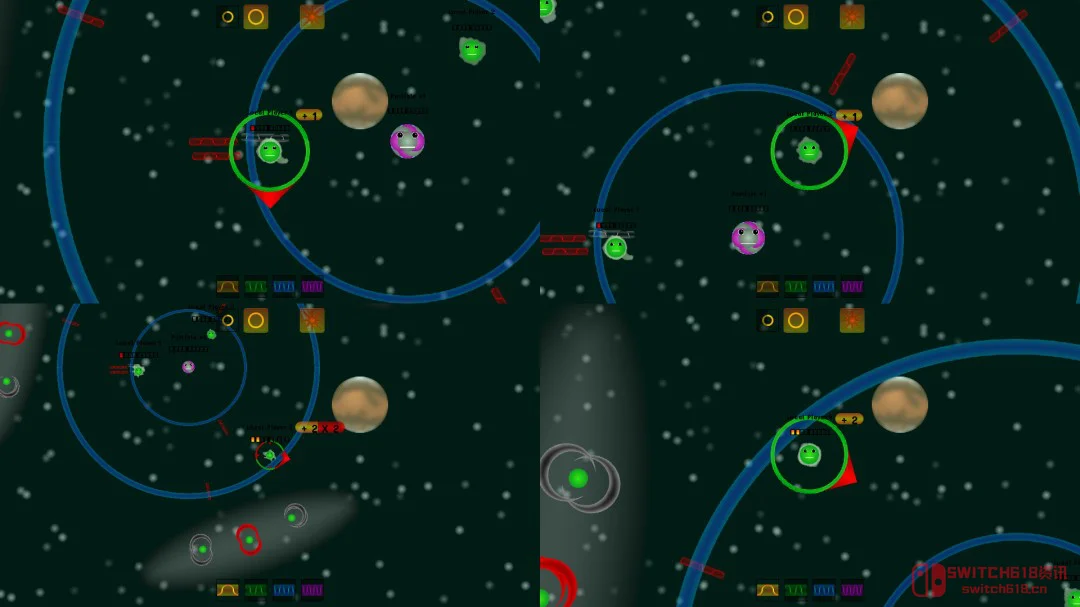Select the orange wave icon in top-left view

pos(228,286)
